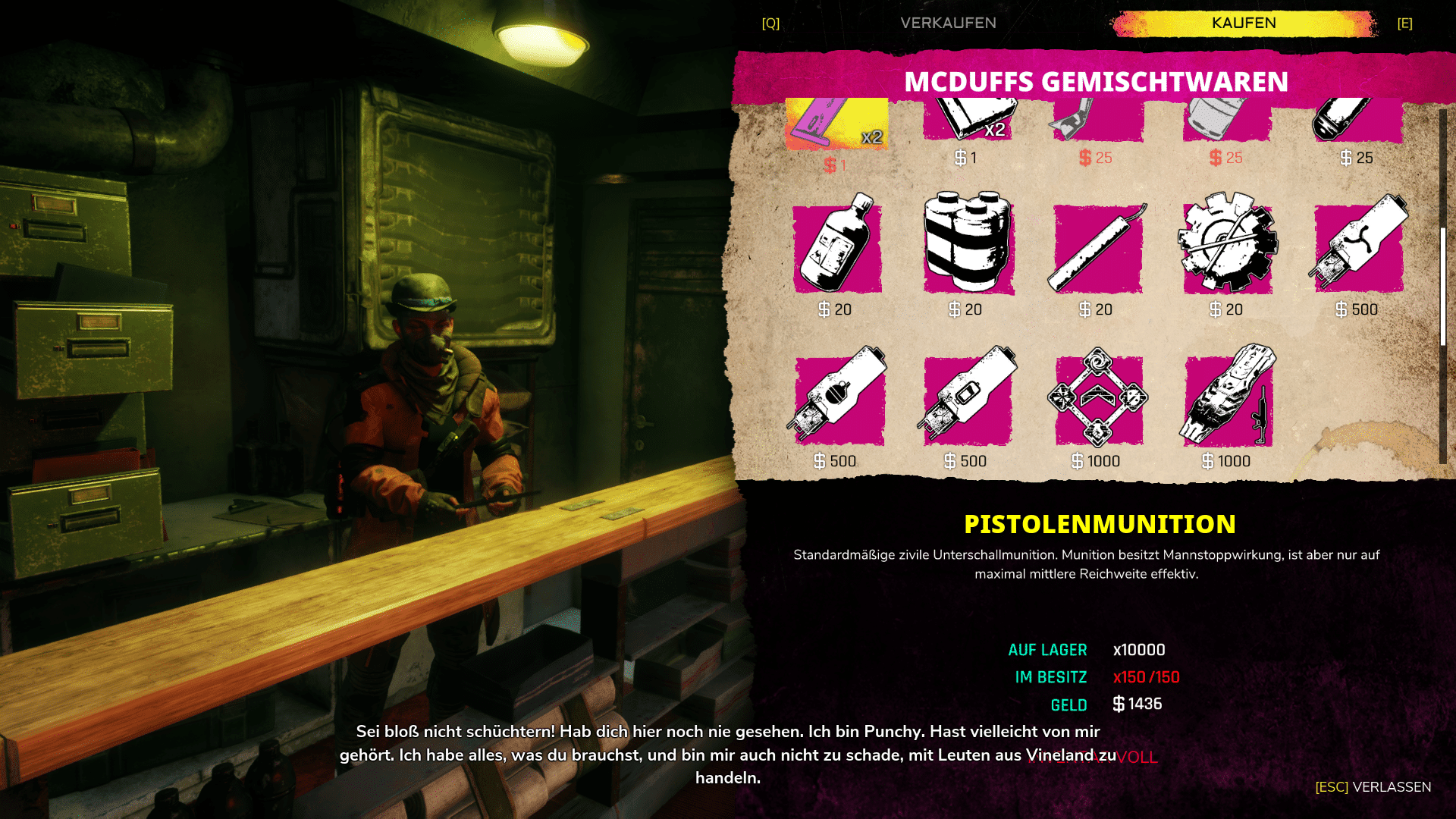Pick the dynamite stick item
Viewport: 1456px width, 819px height.
[1097, 248]
